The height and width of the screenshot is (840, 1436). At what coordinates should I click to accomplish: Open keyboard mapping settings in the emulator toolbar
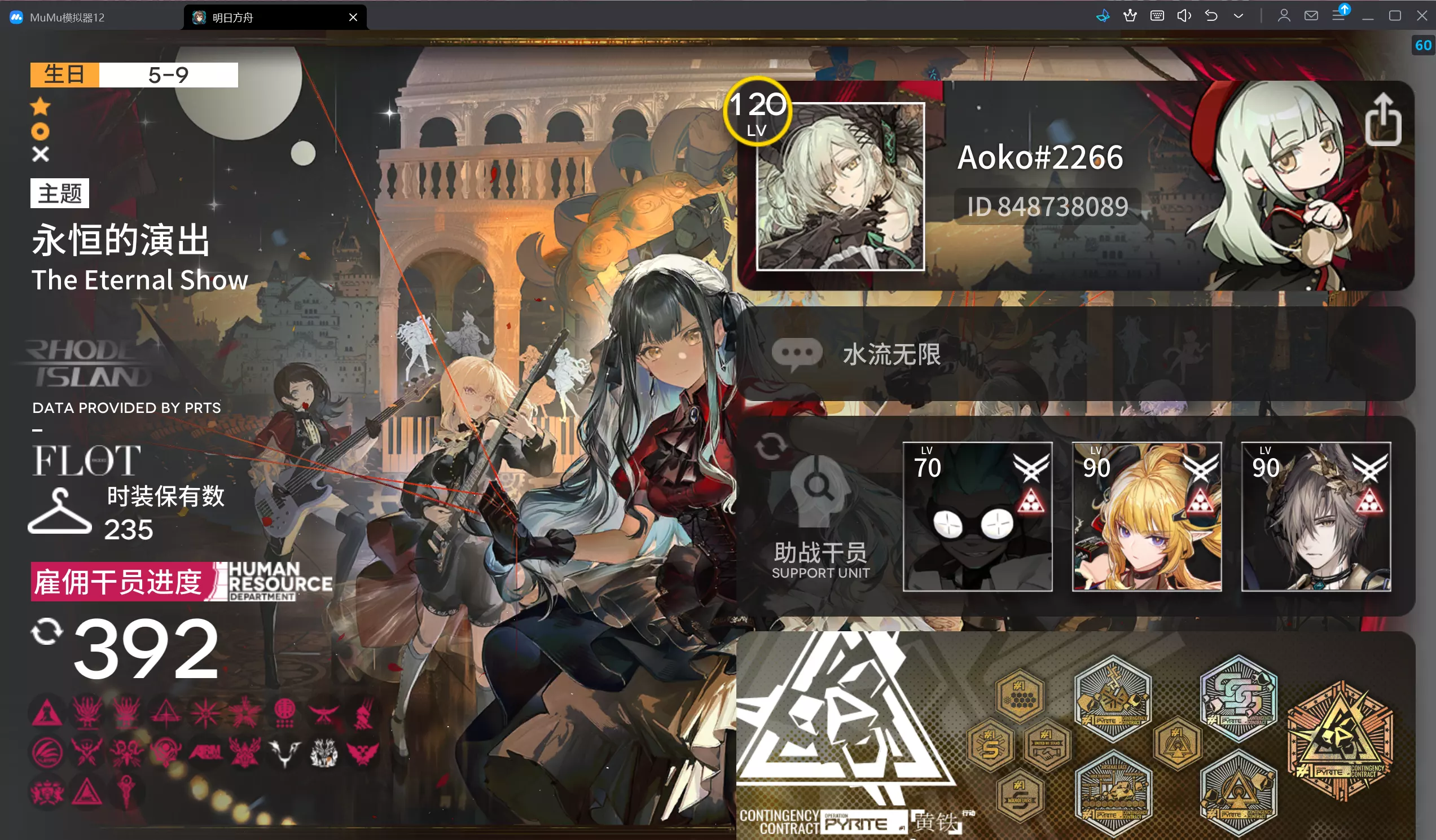1157,15
